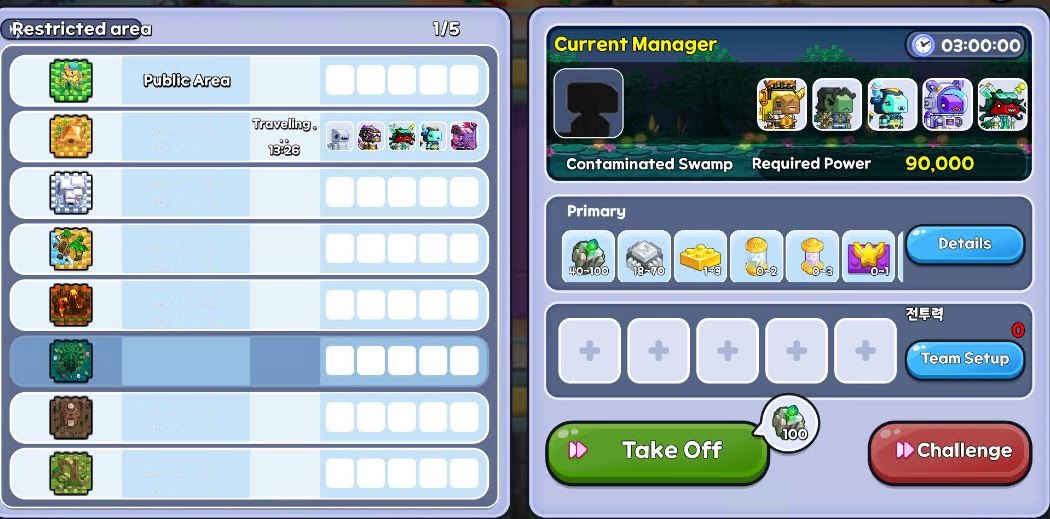Inspect the red carnivorous plant enemy portrait
The width and height of the screenshot is (1050, 519).
(x=1002, y=105)
